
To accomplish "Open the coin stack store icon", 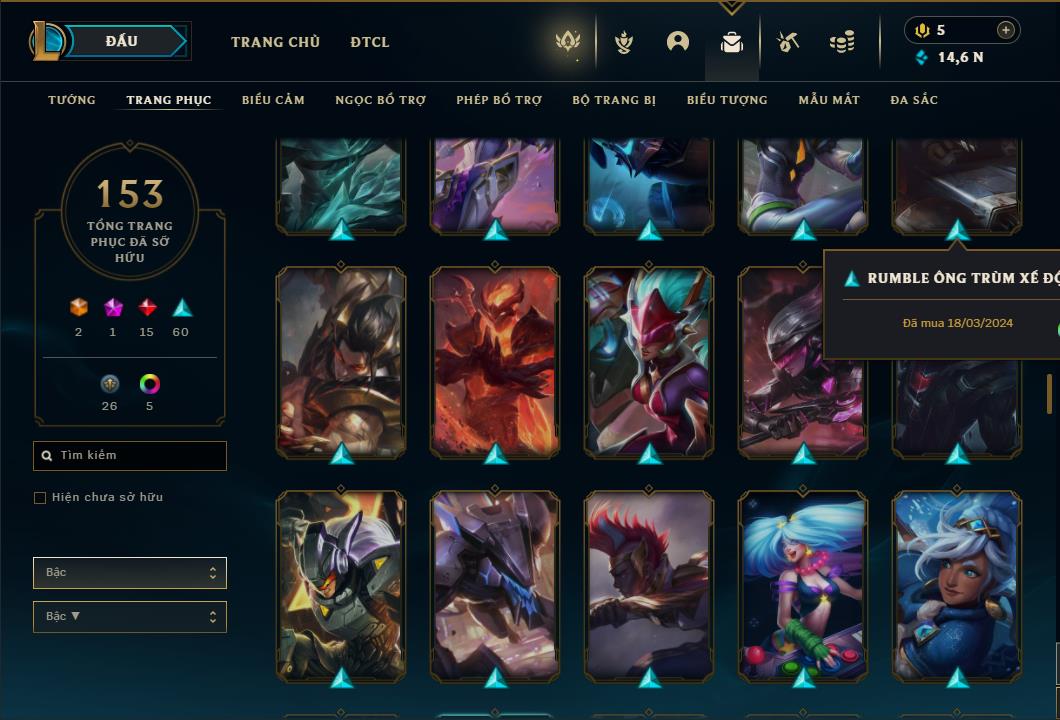I will coord(842,42).
